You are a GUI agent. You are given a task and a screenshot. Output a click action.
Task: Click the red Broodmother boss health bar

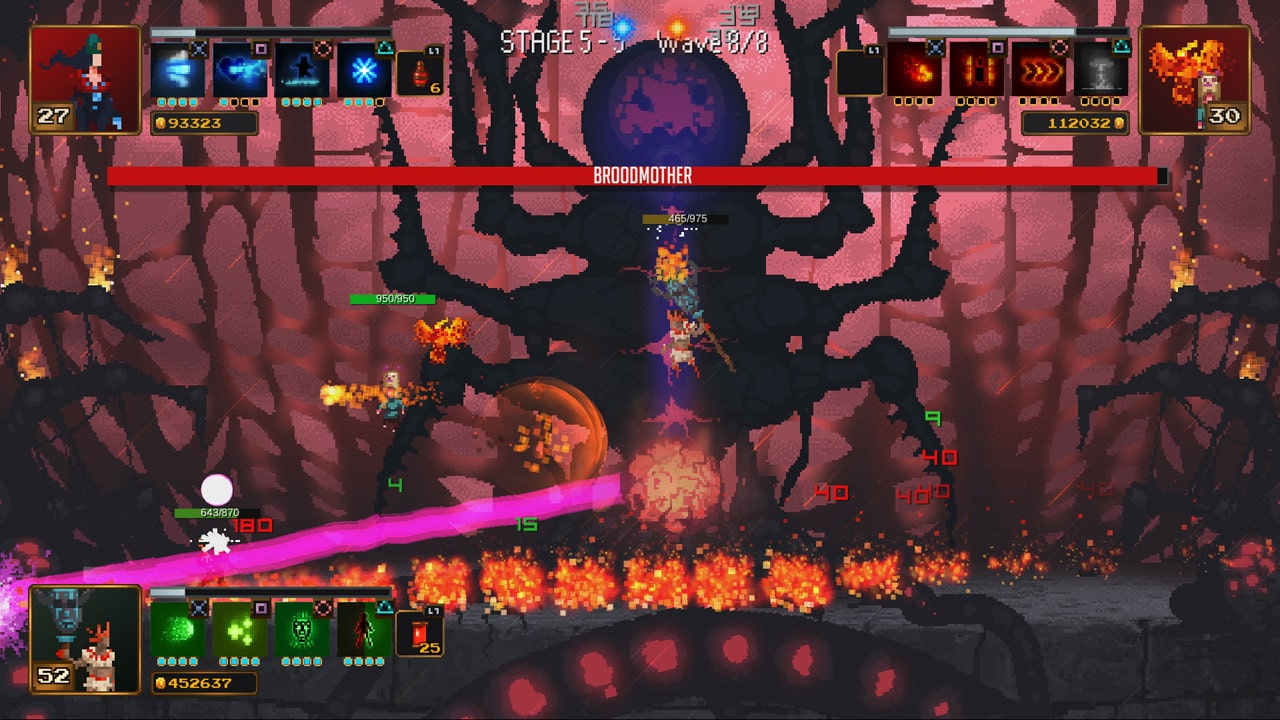640,175
